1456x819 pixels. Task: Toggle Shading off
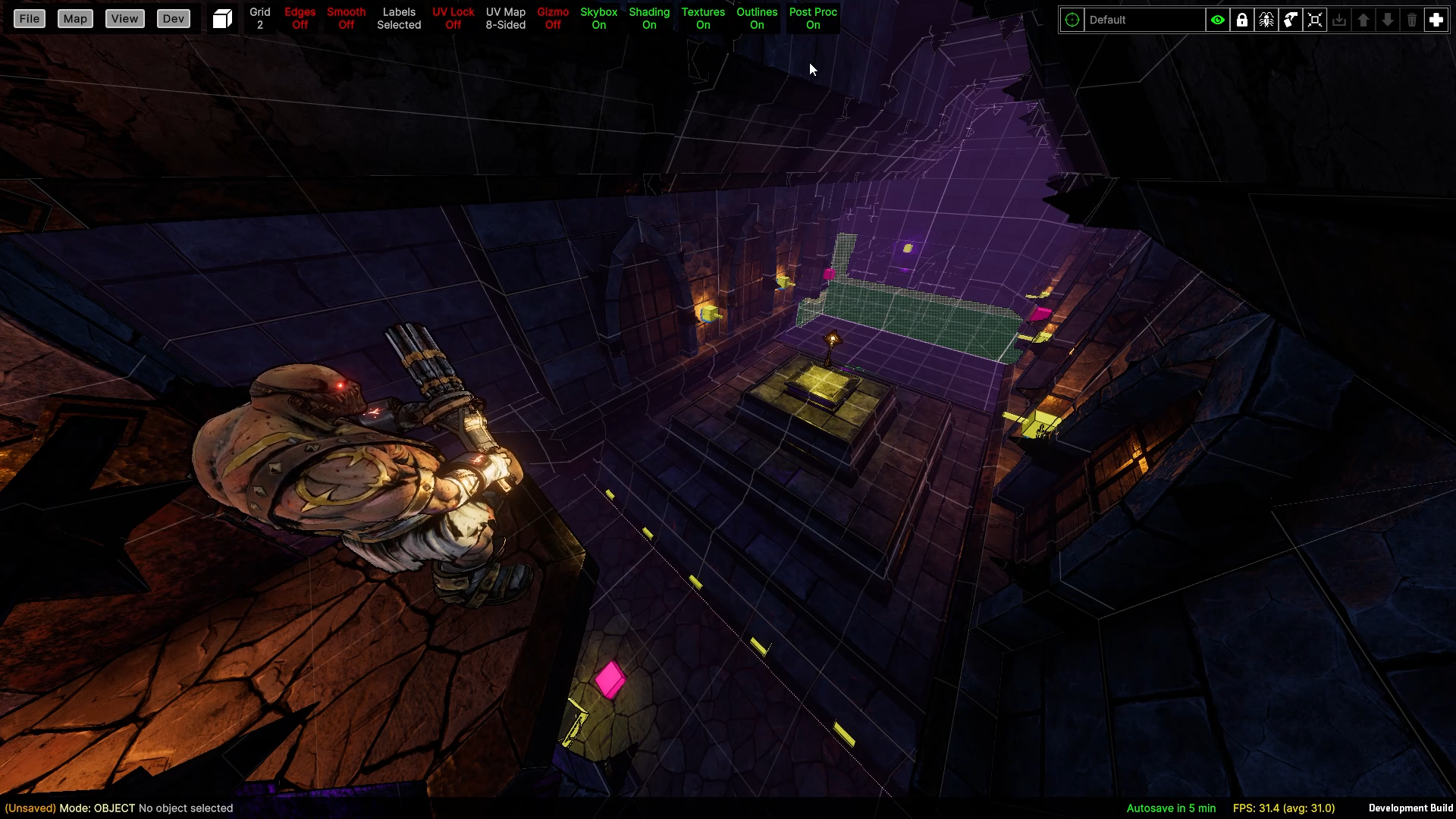pyautogui.click(x=649, y=19)
